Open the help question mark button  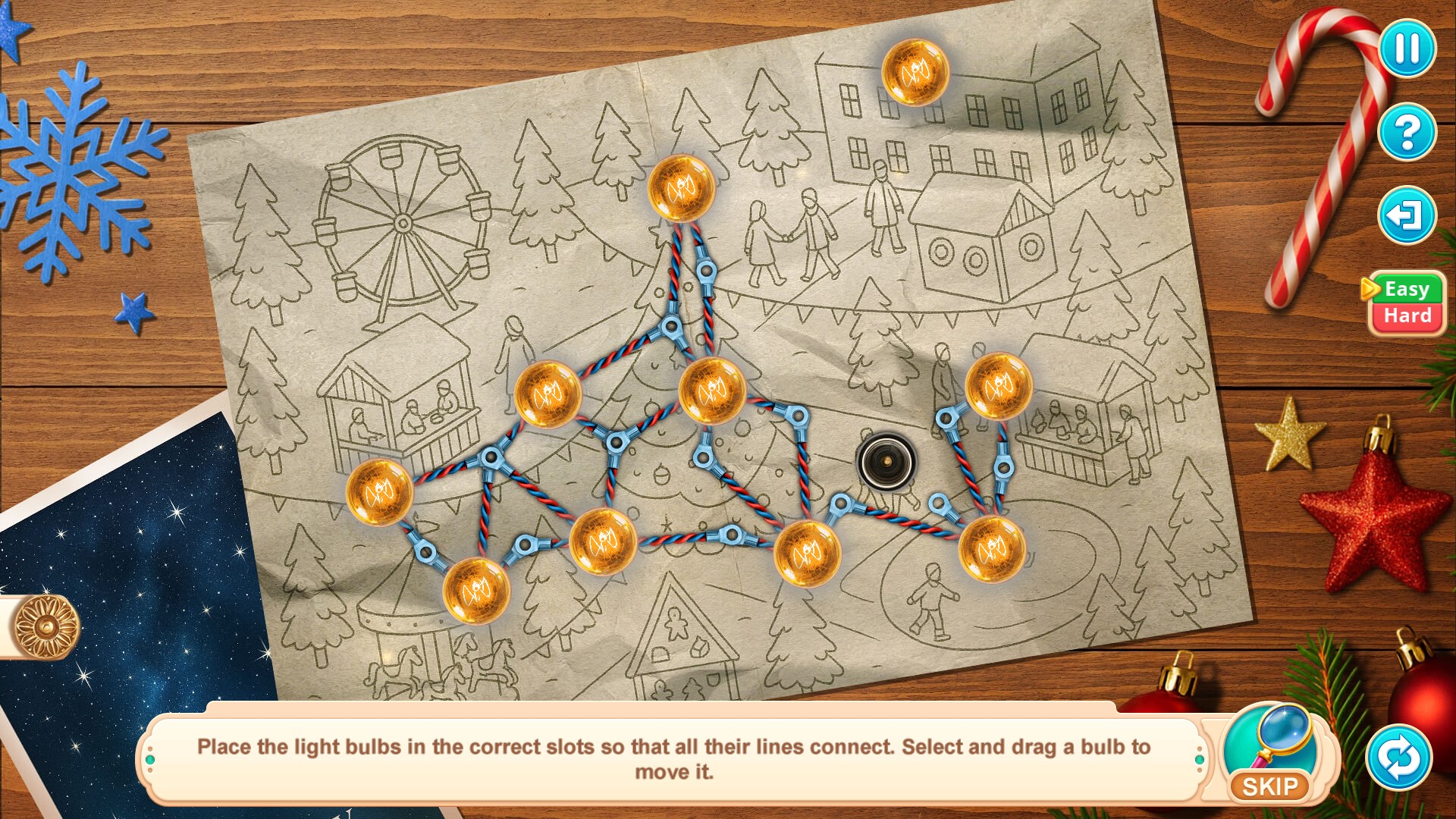click(x=1407, y=132)
